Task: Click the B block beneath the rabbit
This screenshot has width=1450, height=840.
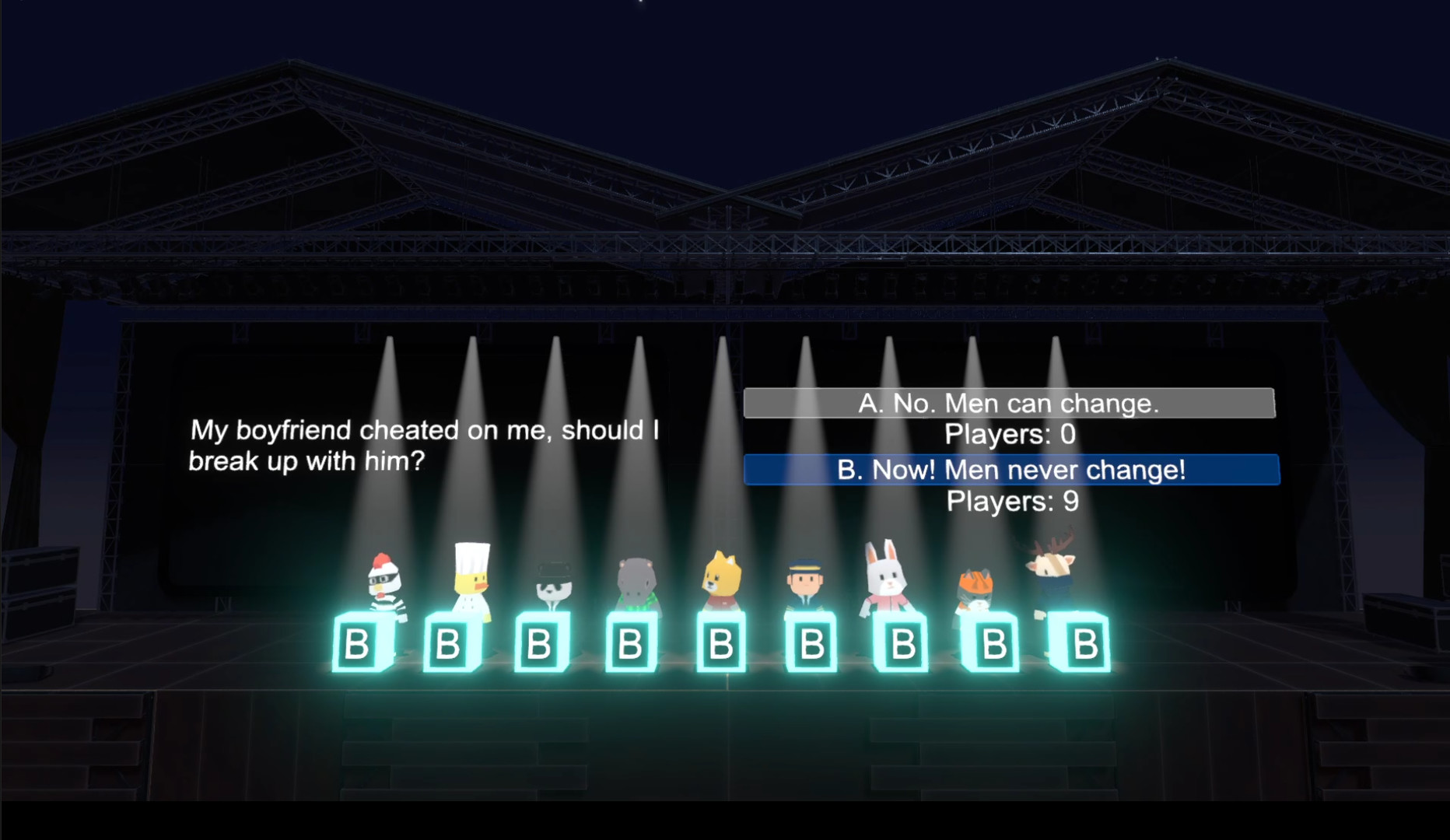Action: coord(903,644)
